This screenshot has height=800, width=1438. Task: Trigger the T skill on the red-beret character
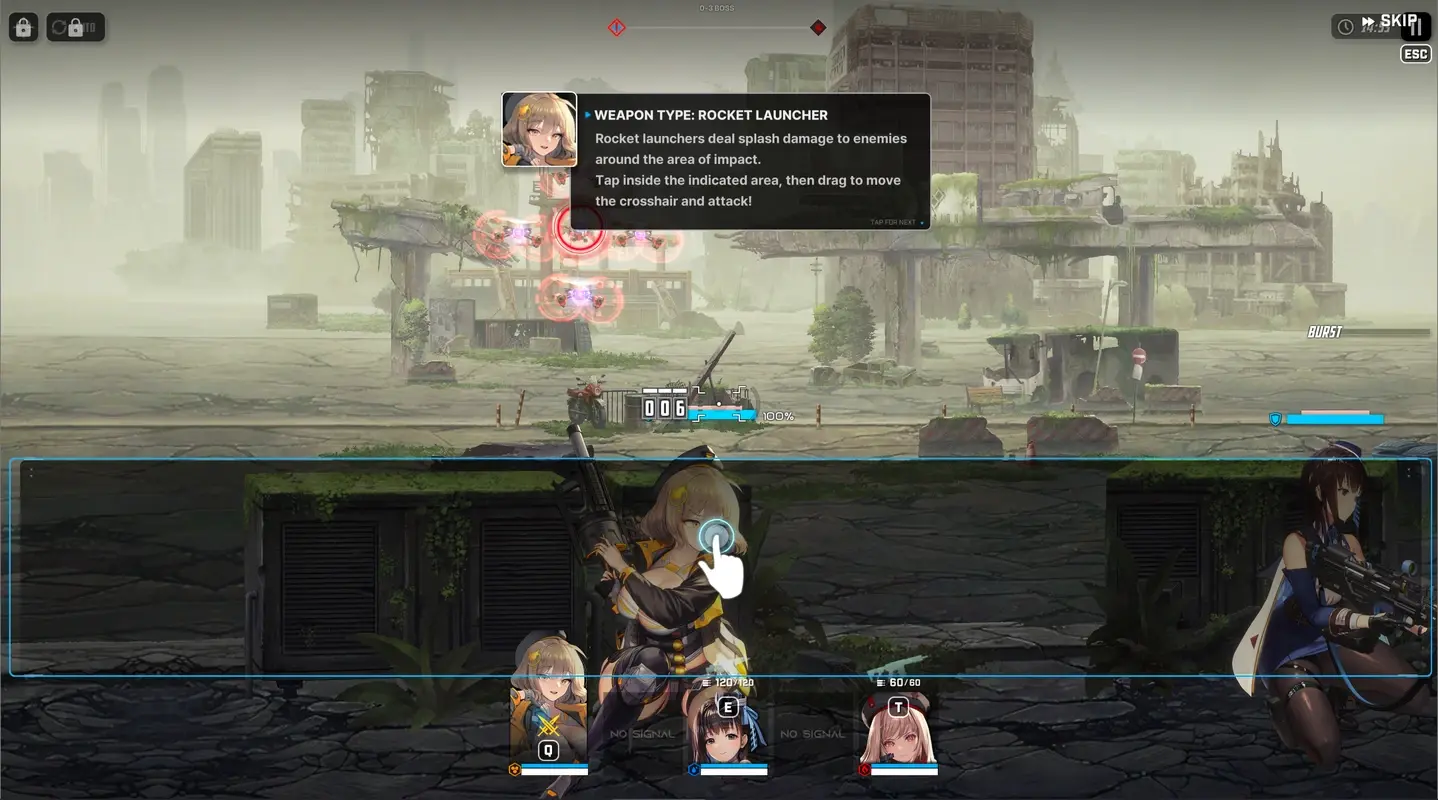[898, 709]
